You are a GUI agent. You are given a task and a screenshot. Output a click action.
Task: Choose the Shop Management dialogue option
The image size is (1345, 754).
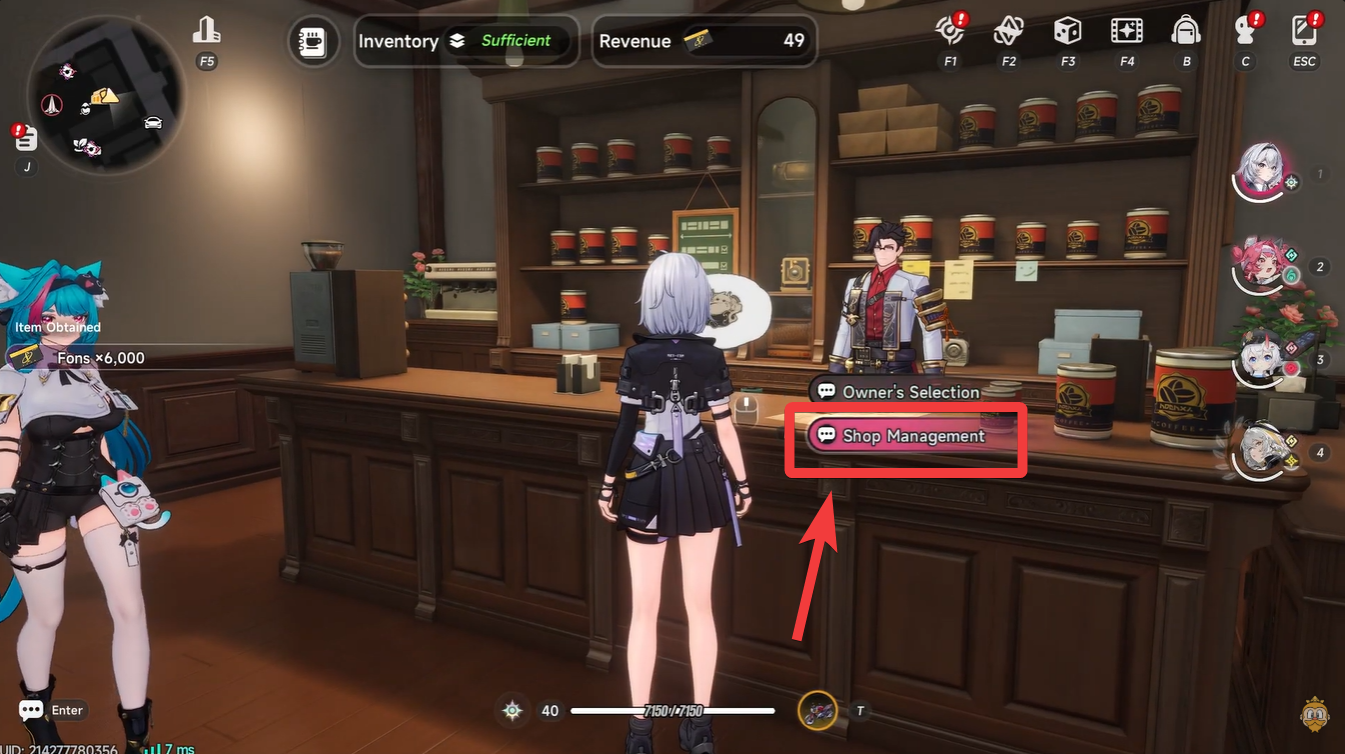click(x=903, y=437)
